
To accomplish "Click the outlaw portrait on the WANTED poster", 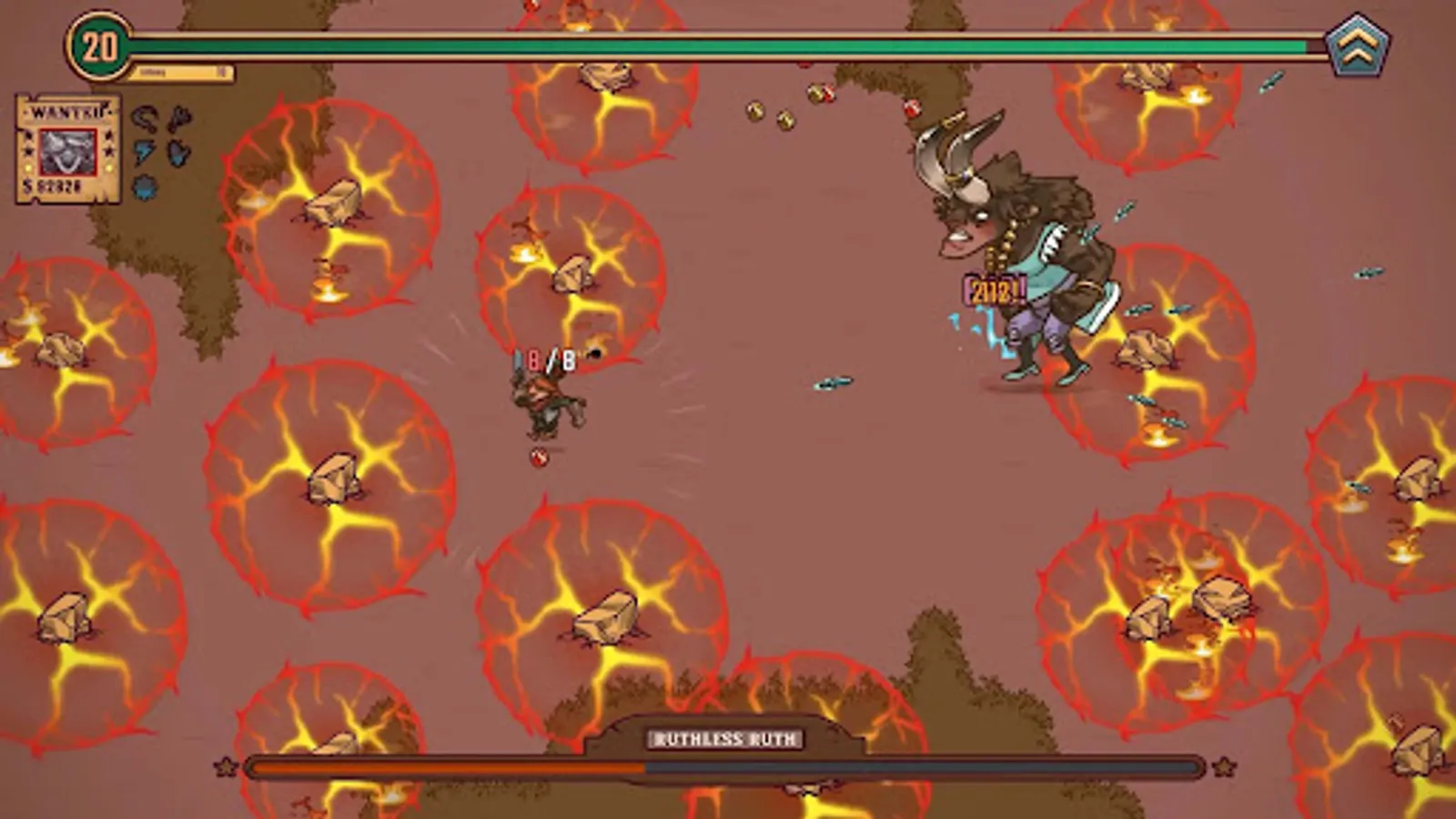I will pyautogui.click(x=68, y=152).
